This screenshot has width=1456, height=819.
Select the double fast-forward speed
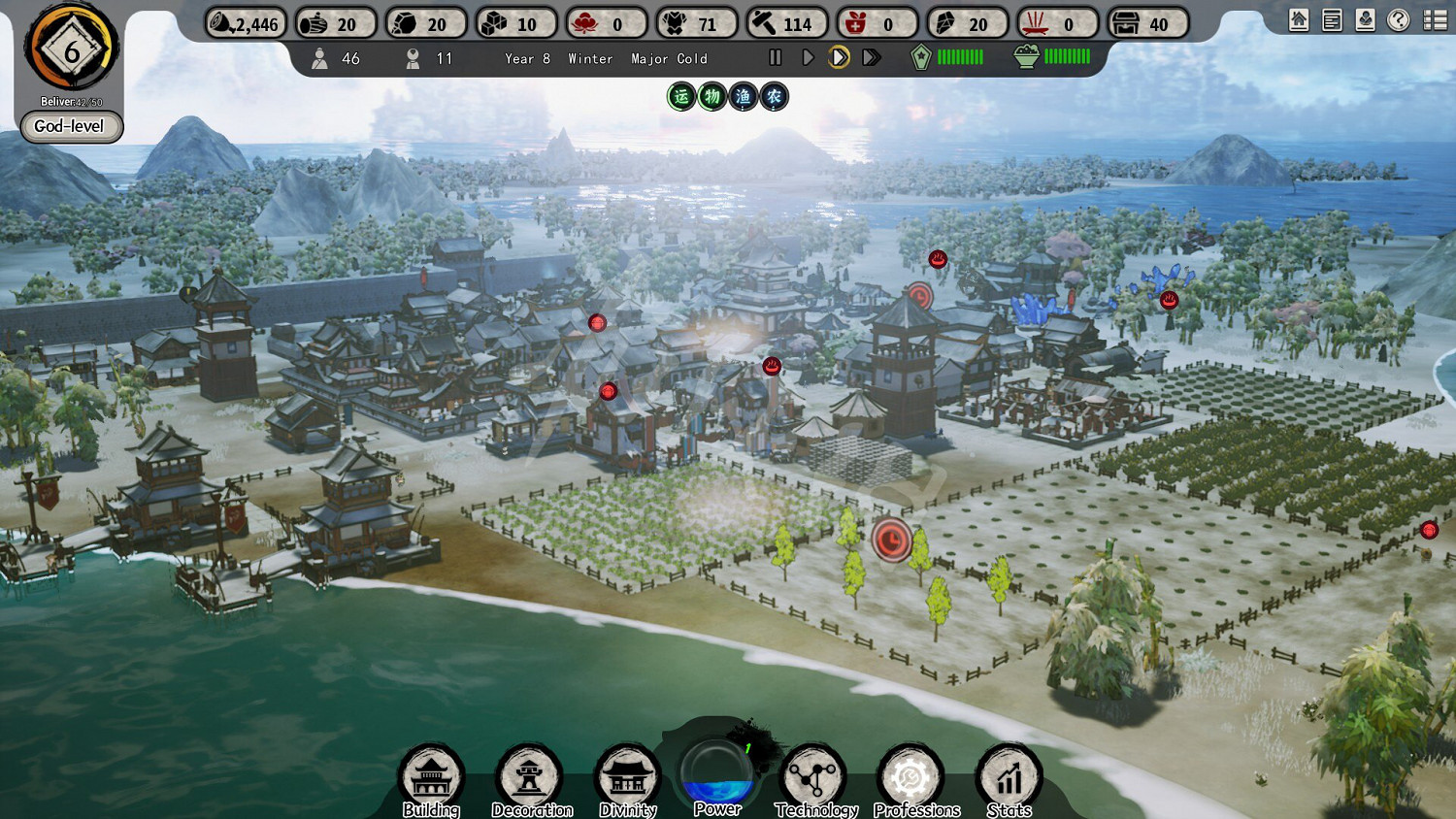point(840,58)
